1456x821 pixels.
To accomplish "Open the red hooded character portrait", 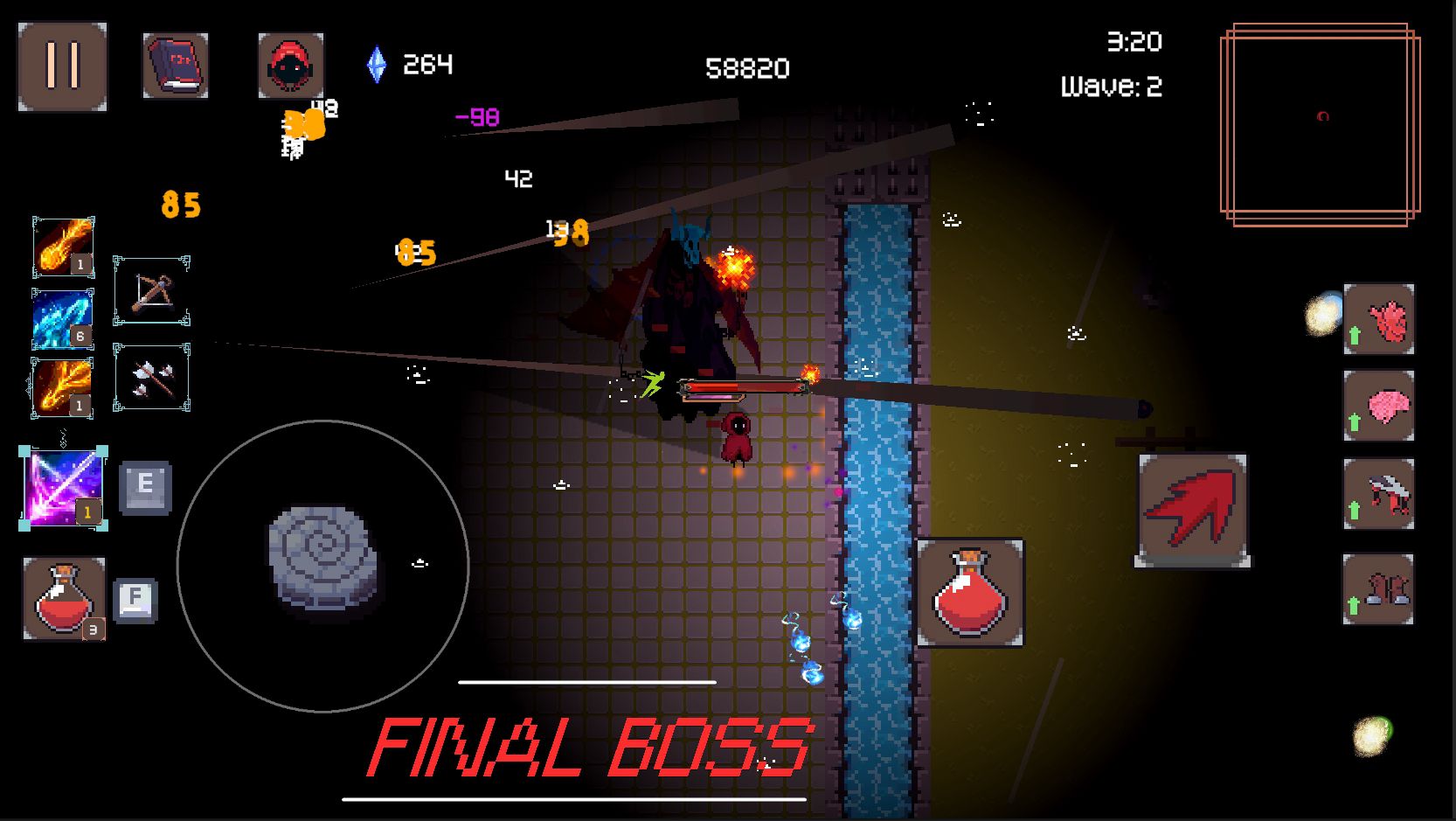I will pyautogui.click(x=291, y=65).
